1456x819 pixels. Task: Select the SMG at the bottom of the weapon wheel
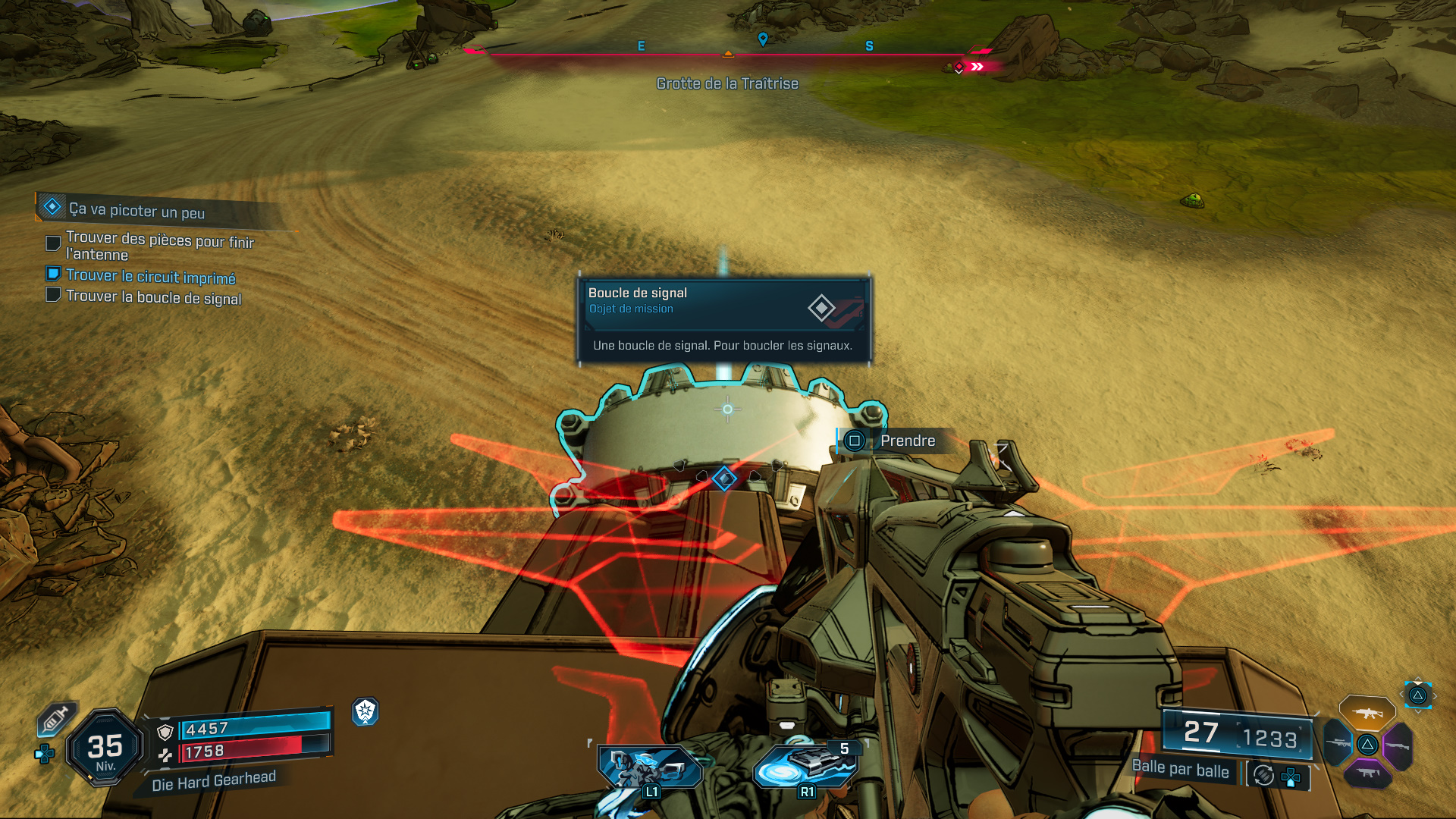[1367, 773]
